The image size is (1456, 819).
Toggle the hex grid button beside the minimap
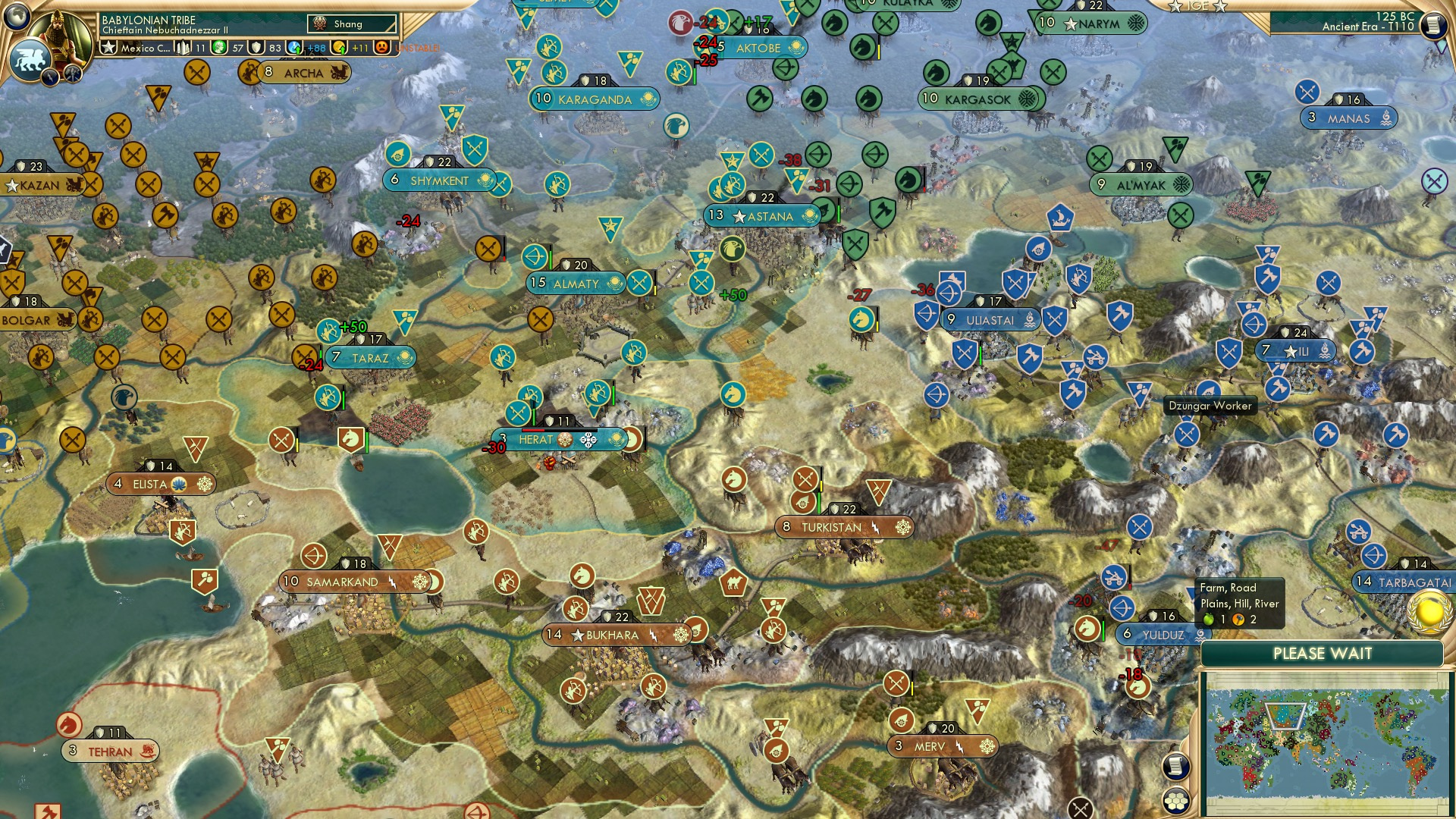coord(1175,801)
